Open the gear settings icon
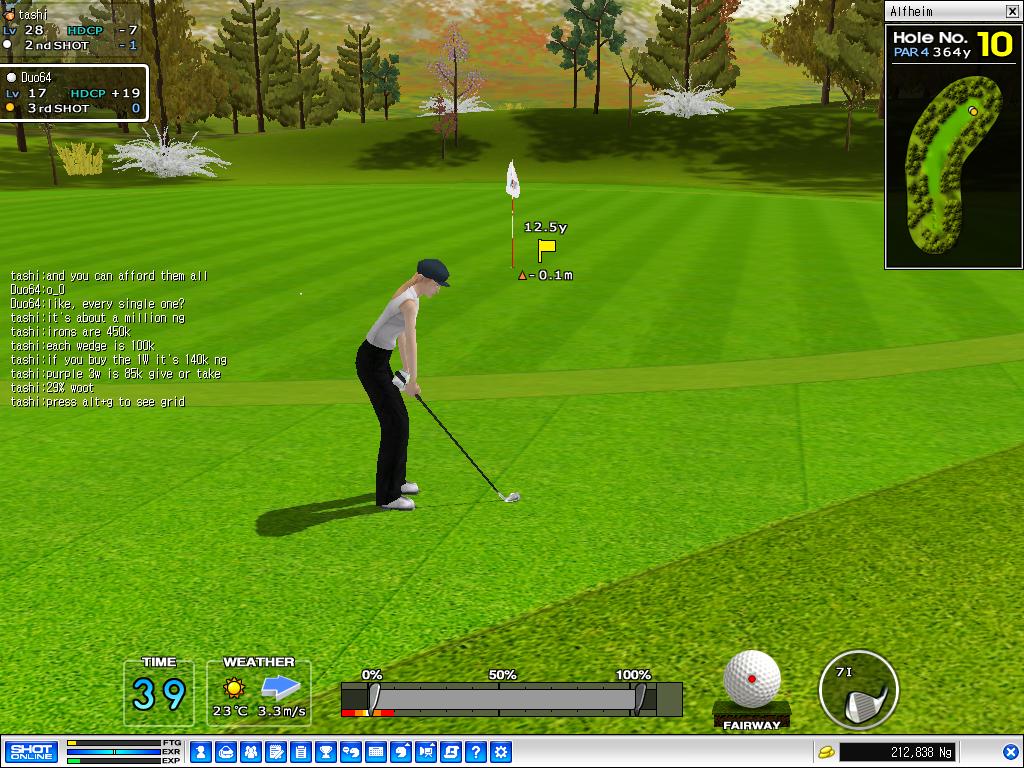This screenshot has width=1024, height=768. [501, 752]
